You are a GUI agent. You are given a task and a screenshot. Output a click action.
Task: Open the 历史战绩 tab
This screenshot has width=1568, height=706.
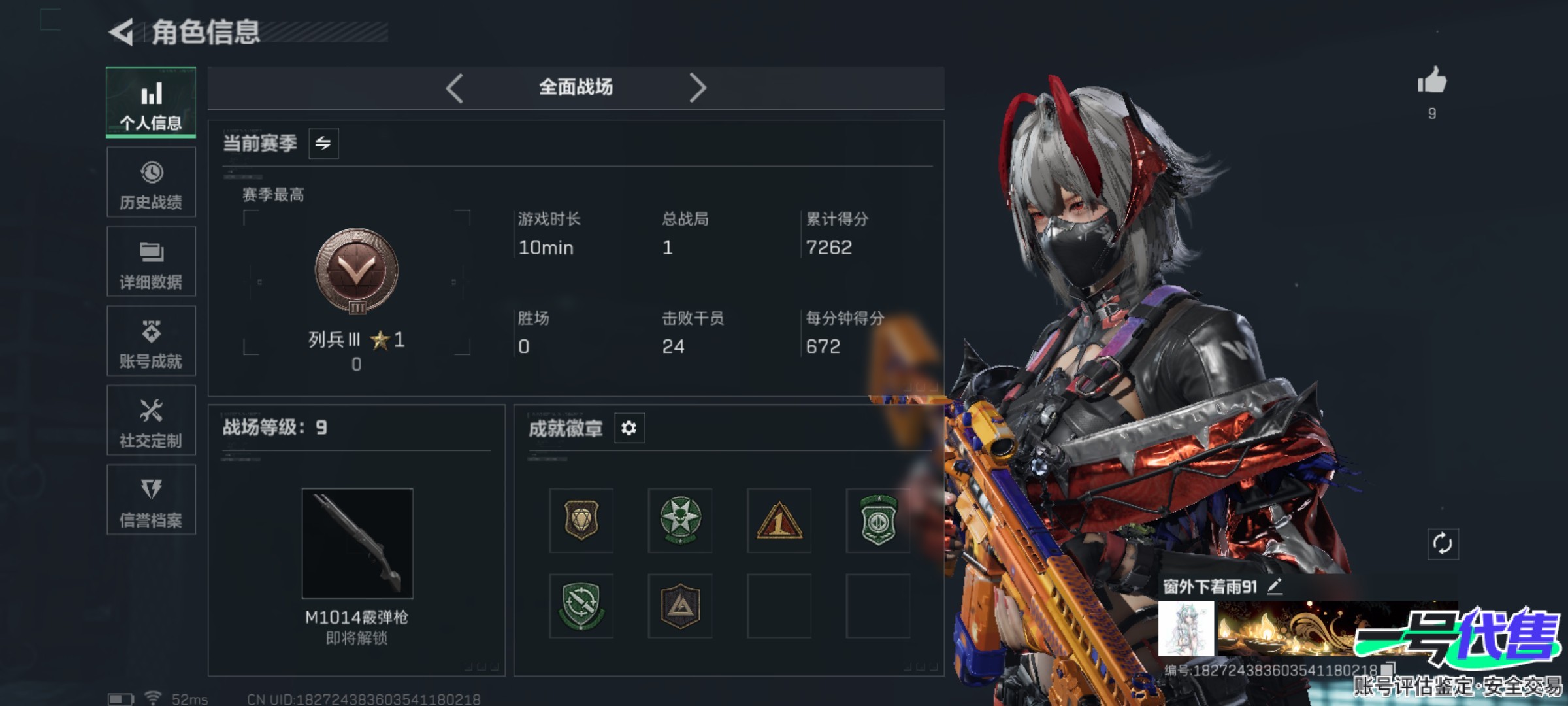151,182
